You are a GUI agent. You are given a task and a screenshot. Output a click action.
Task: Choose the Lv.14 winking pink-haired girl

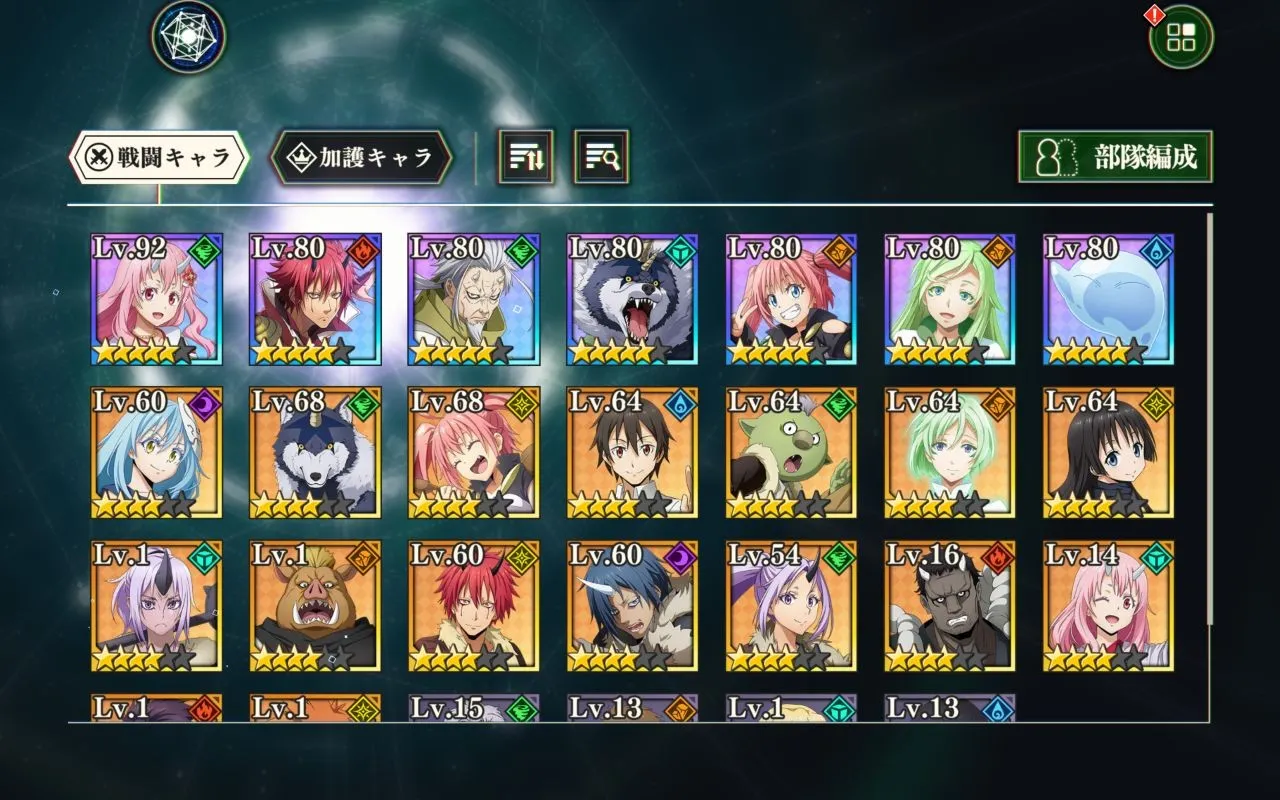coord(1108,605)
